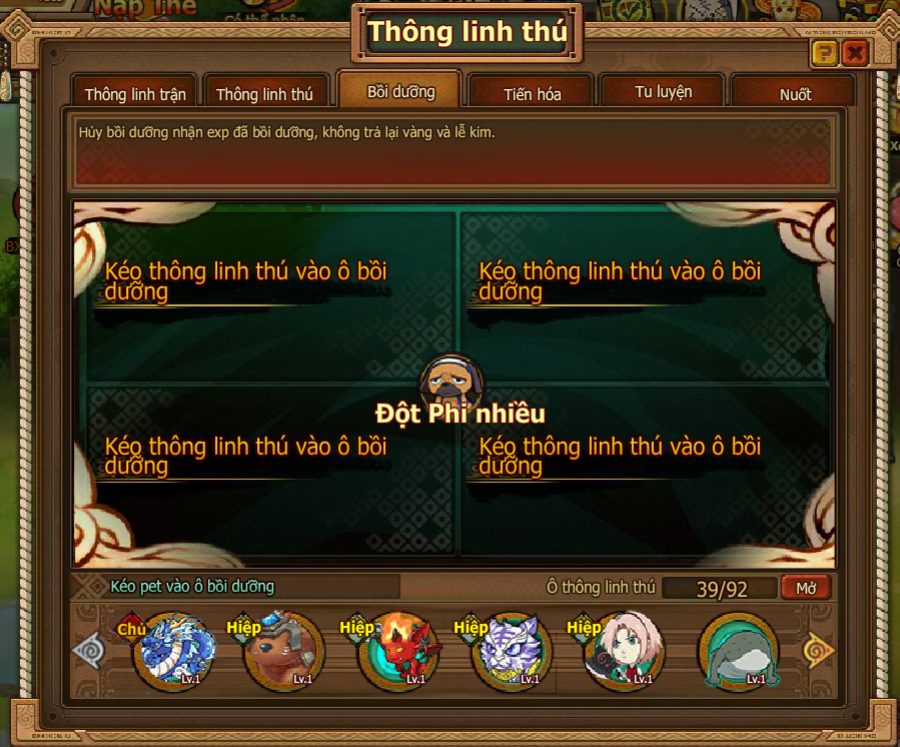Select the Bồi dưỡng tab
Image resolution: width=900 pixels, height=747 pixels.
point(400,92)
